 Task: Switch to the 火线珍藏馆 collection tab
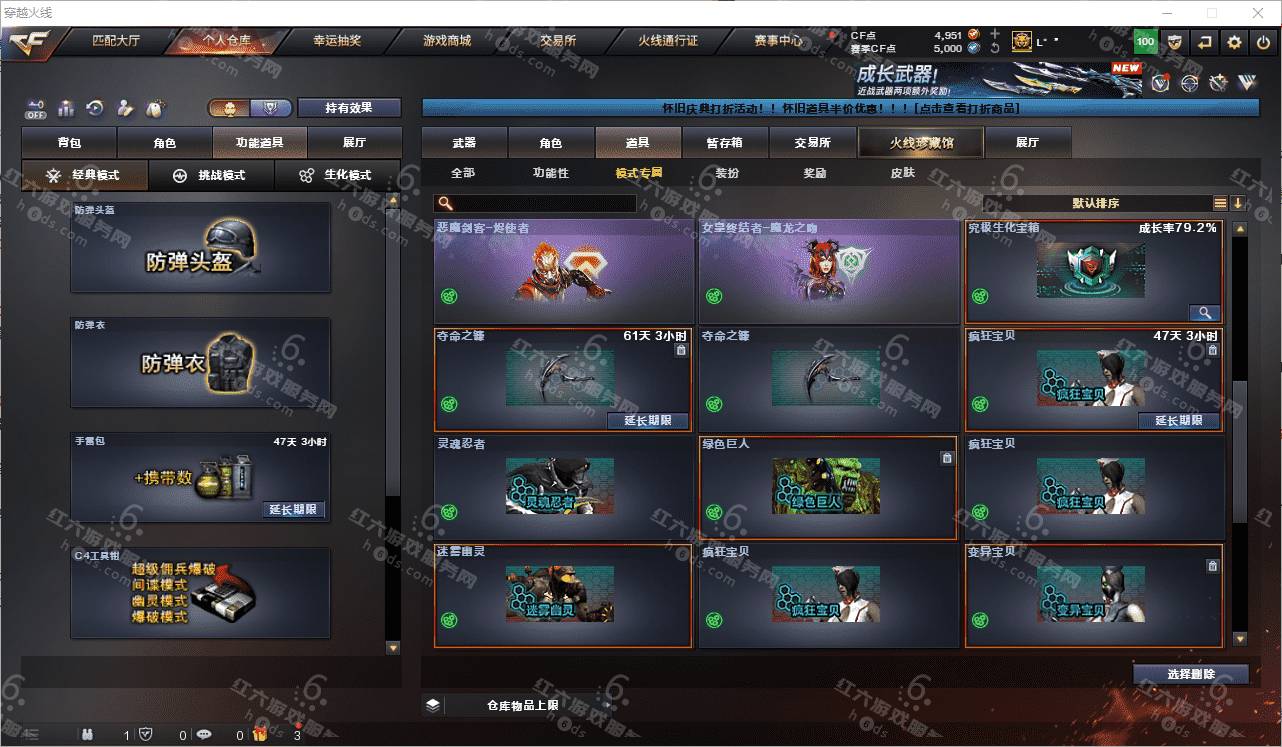(x=921, y=143)
